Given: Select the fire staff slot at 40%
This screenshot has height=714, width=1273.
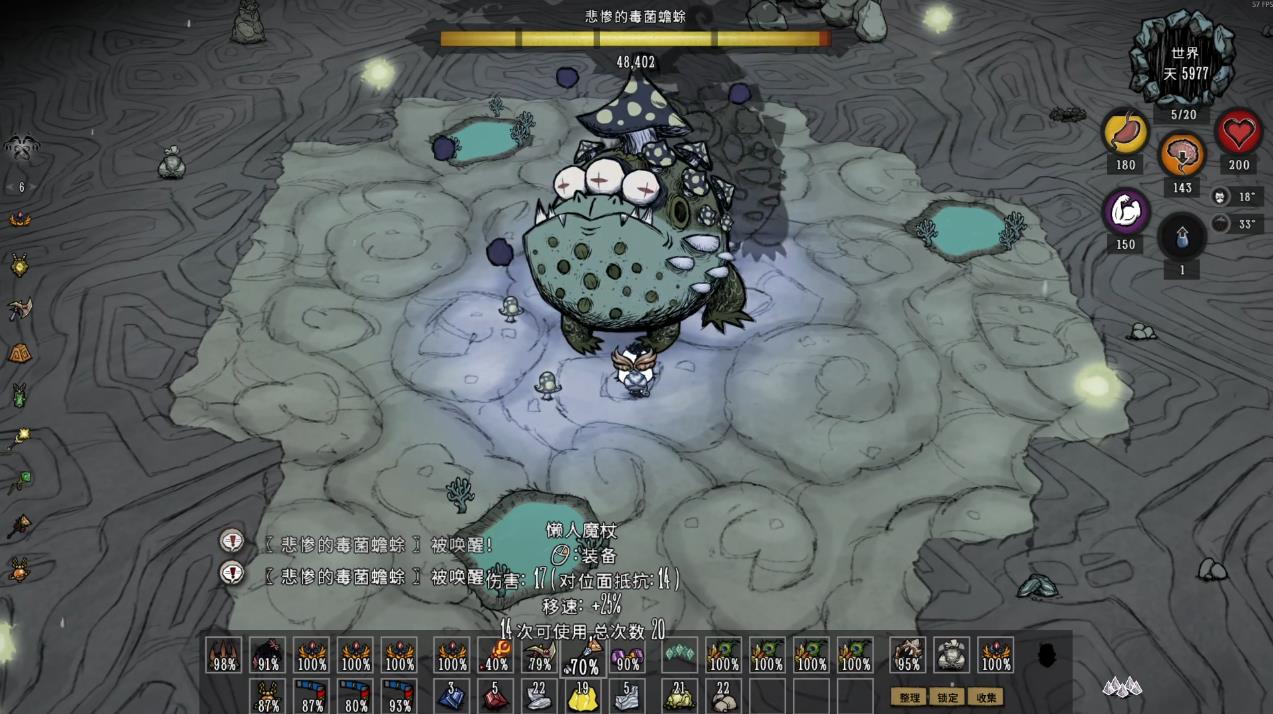Looking at the screenshot, I should [x=496, y=655].
